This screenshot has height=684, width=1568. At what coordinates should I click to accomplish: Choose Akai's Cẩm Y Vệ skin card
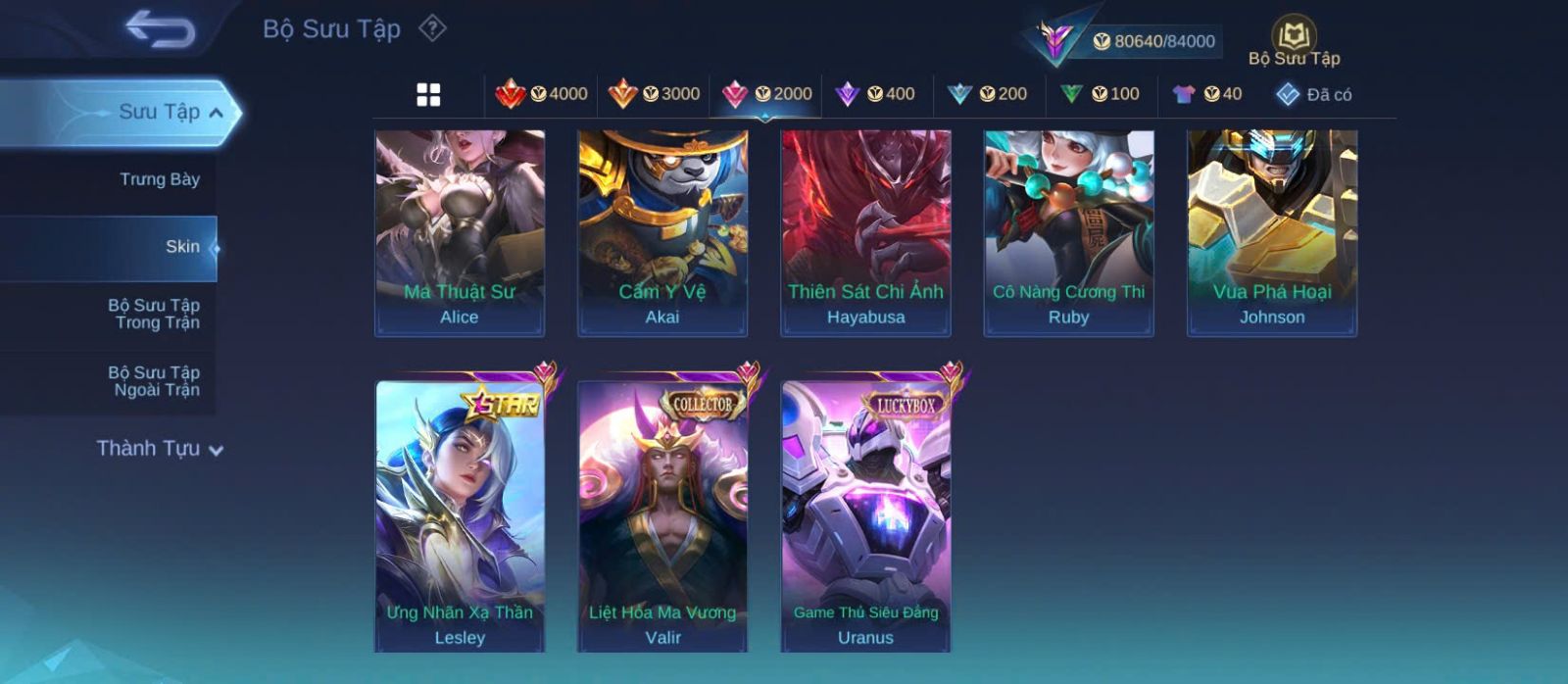point(662,233)
